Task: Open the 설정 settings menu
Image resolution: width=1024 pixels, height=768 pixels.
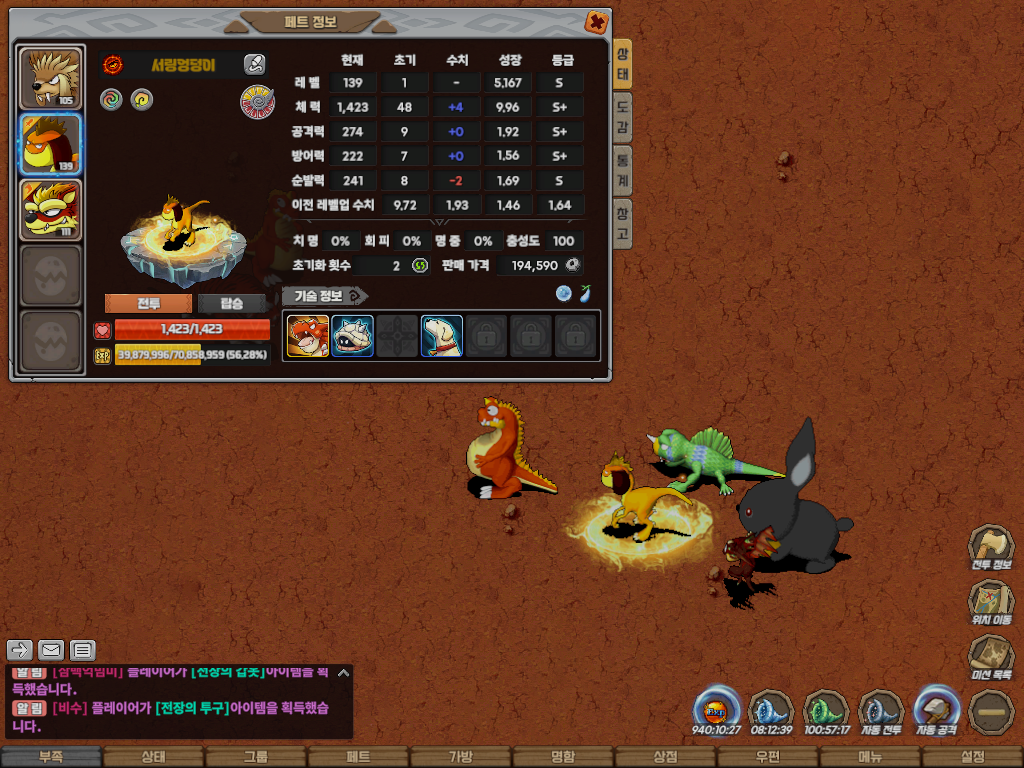Action: click(972, 757)
